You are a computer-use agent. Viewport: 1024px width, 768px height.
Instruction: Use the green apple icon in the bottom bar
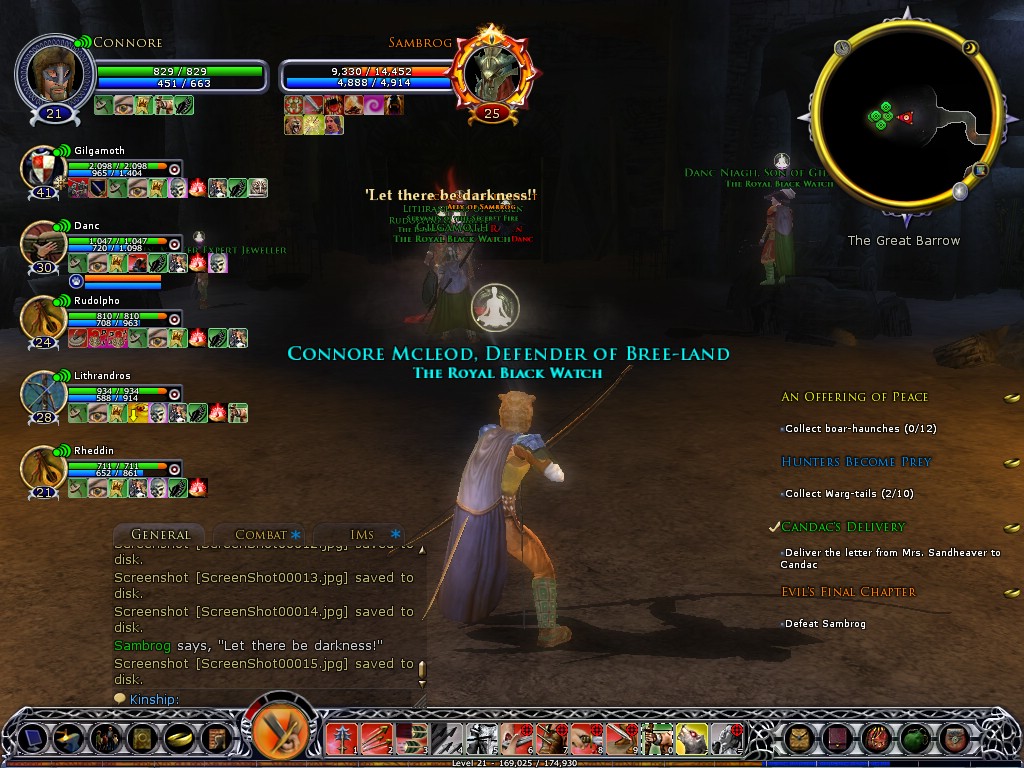tap(913, 739)
